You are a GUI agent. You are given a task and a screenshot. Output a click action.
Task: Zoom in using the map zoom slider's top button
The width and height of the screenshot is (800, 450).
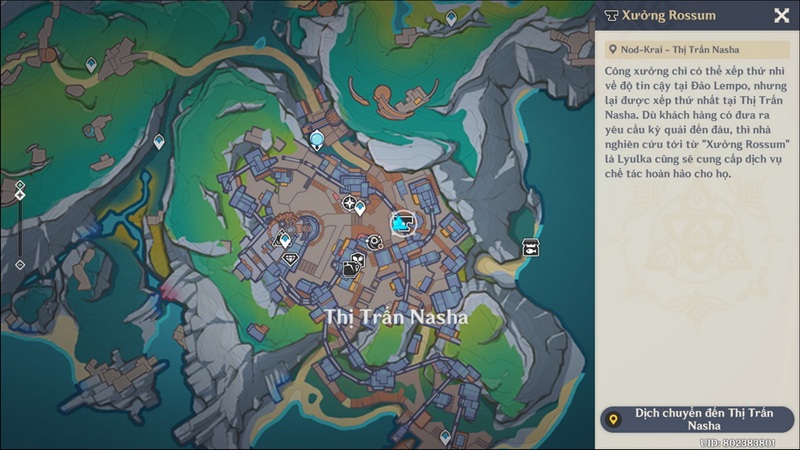coord(19,185)
